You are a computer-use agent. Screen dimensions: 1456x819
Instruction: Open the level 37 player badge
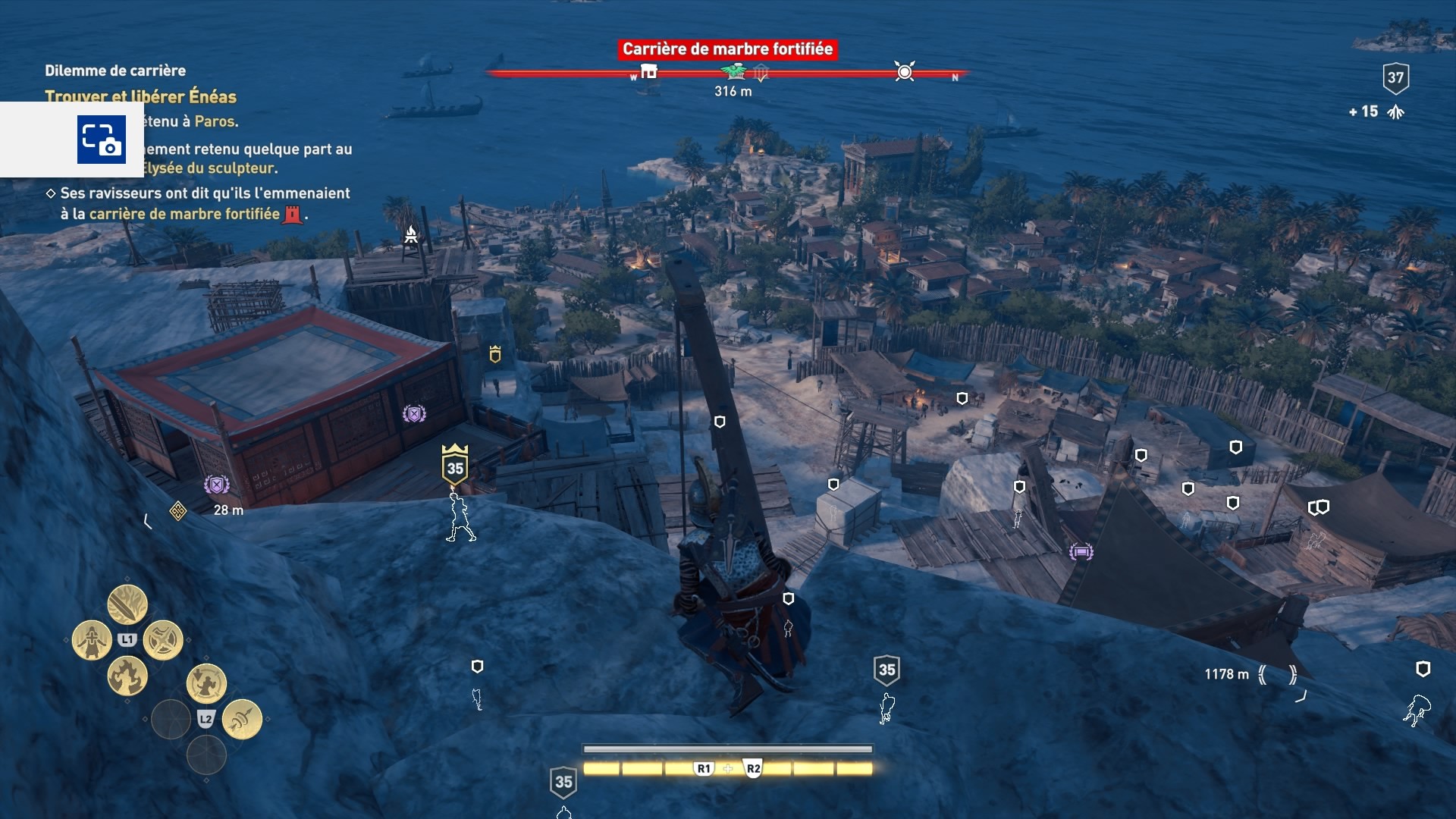point(1395,77)
